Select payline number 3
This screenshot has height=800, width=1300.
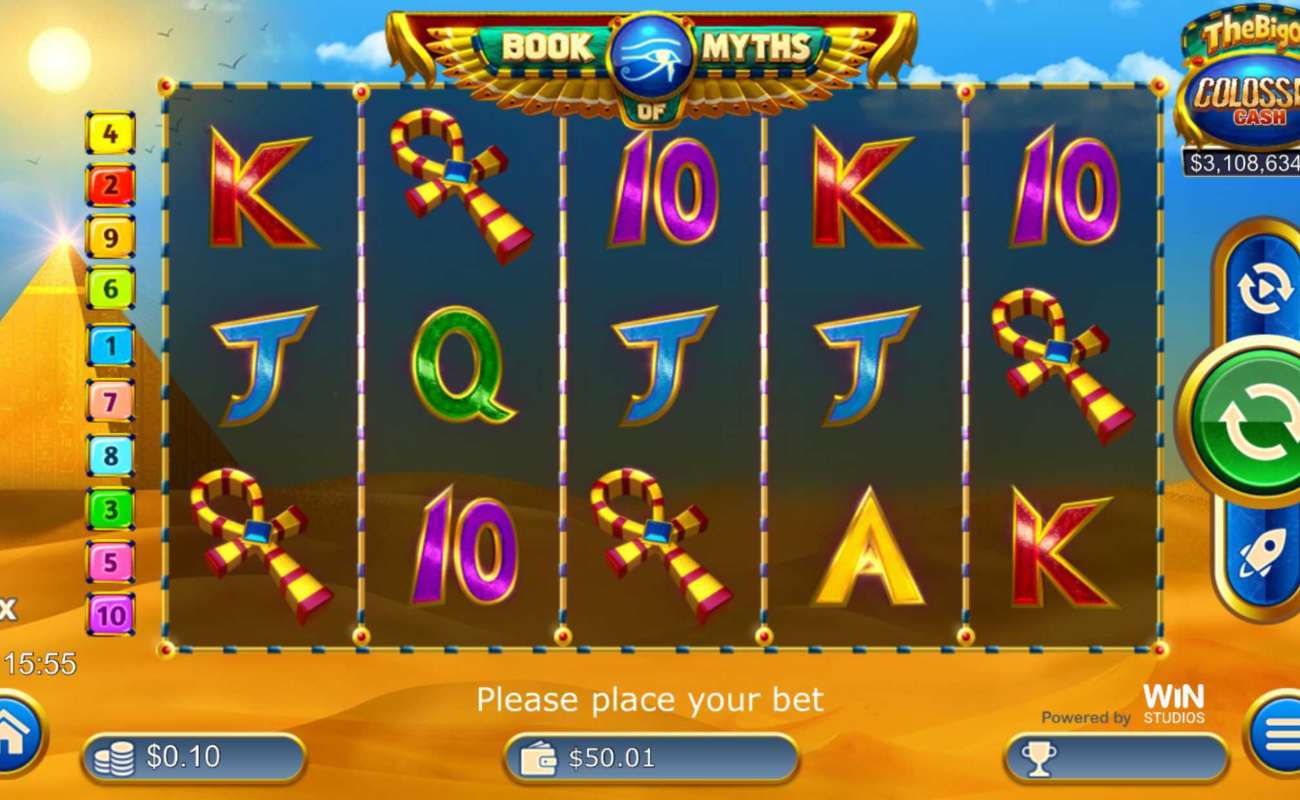[x=110, y=509]
